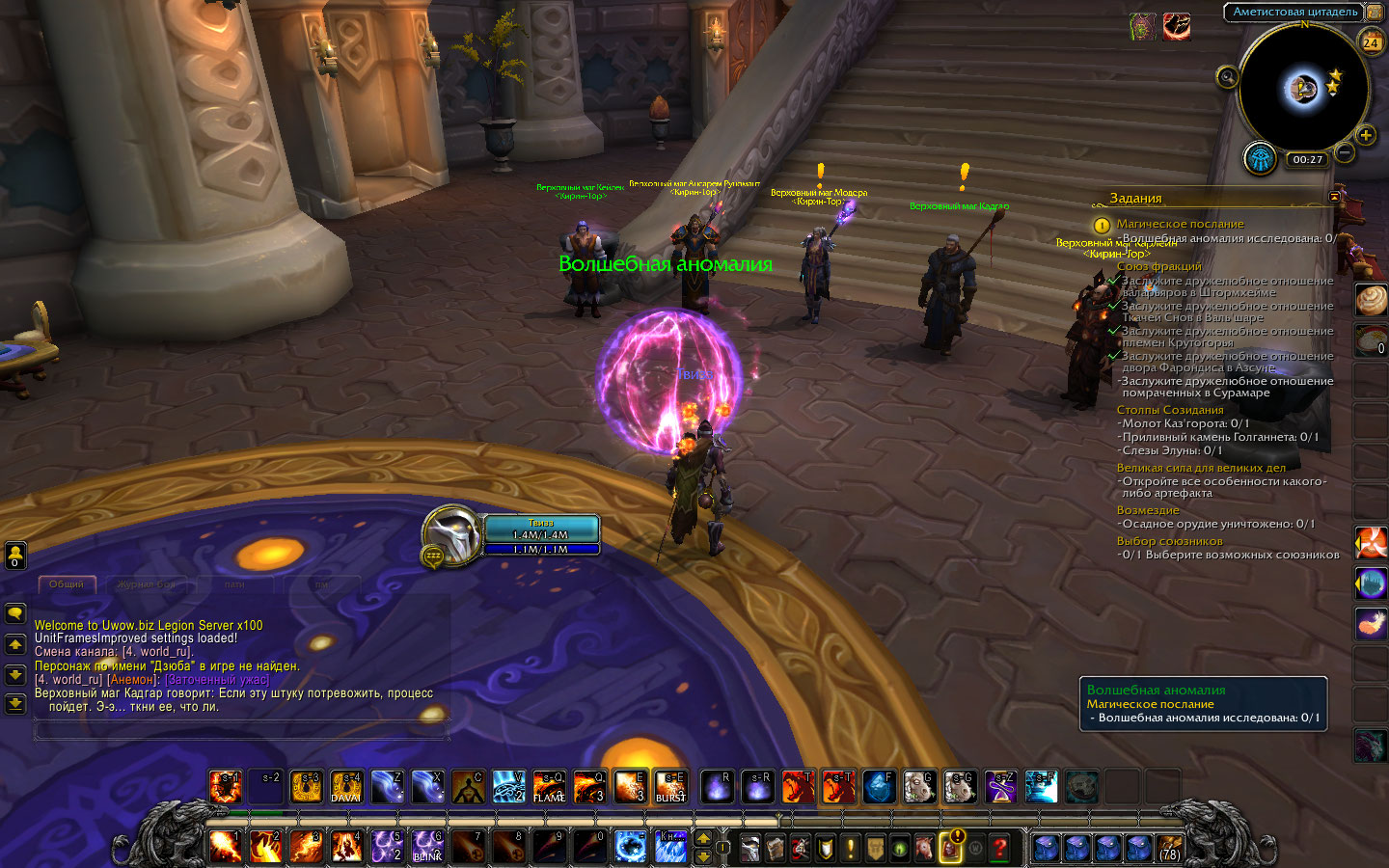Open the chat menu speech bubble button
This screenshot has height=868, width=1389.
(x=15, y=613)
